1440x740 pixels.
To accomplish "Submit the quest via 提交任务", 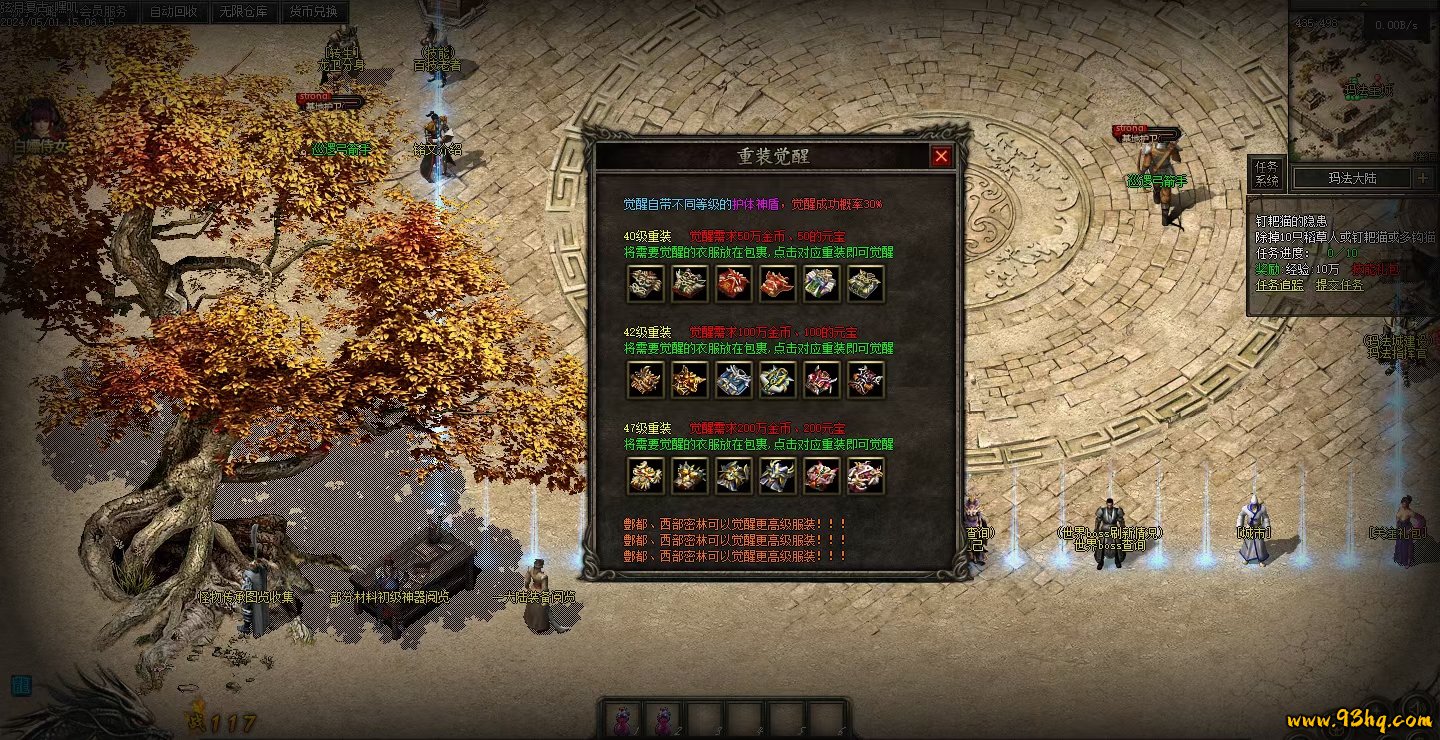I will [1339, 285].
